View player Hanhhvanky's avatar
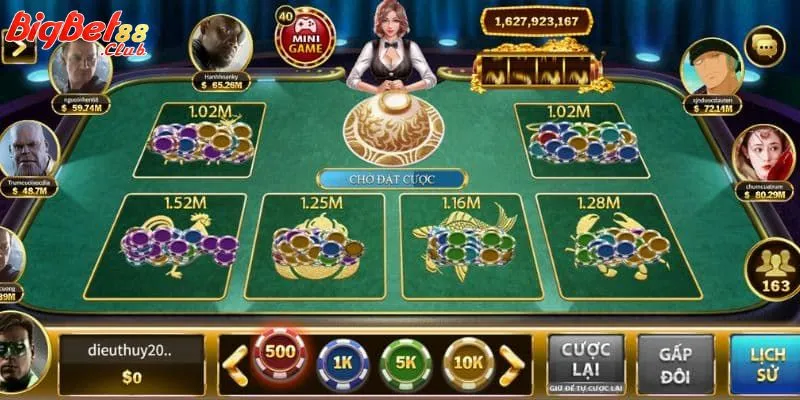 click(x=219, y=42)
